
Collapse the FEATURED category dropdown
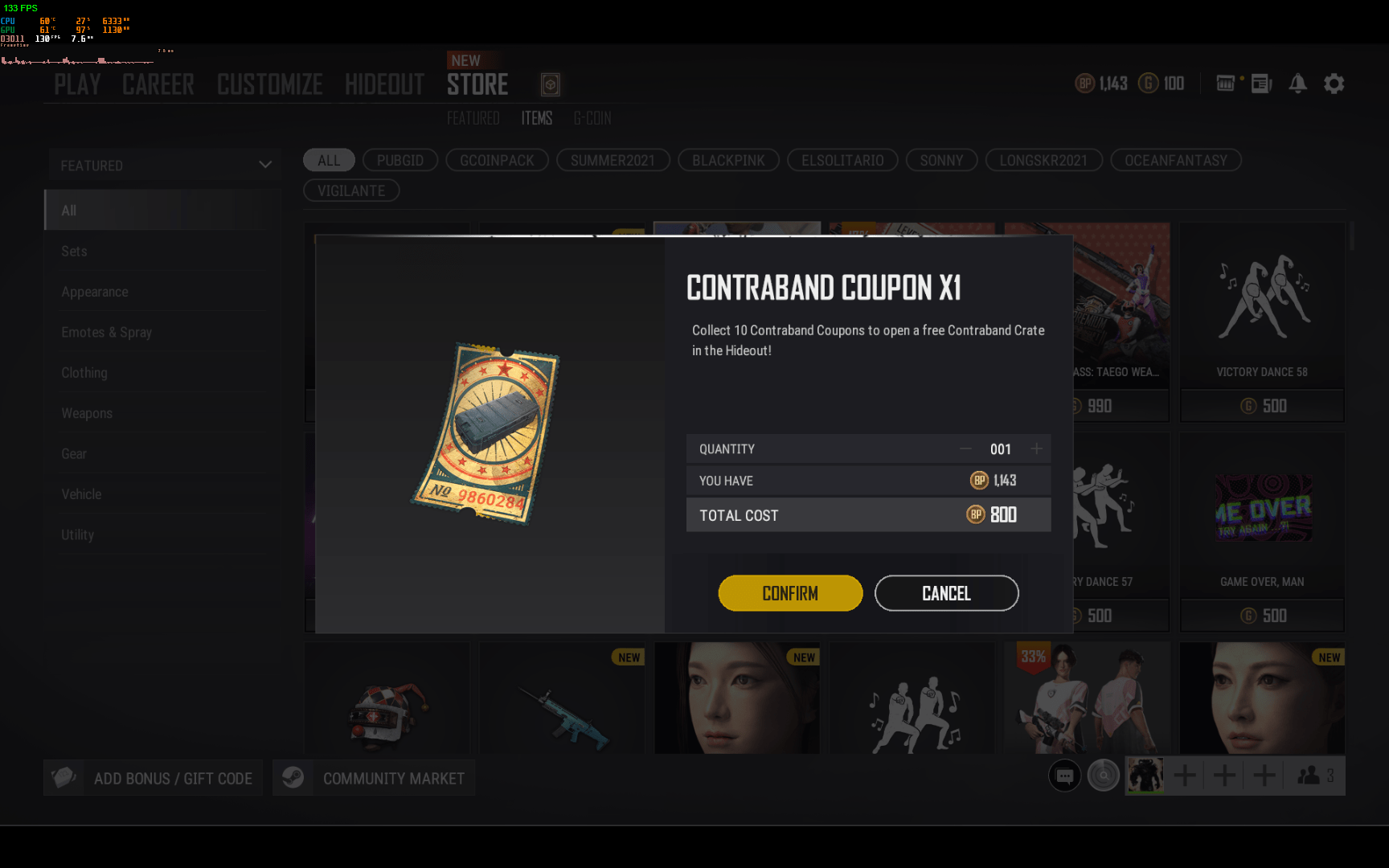[x=265, y=164]
